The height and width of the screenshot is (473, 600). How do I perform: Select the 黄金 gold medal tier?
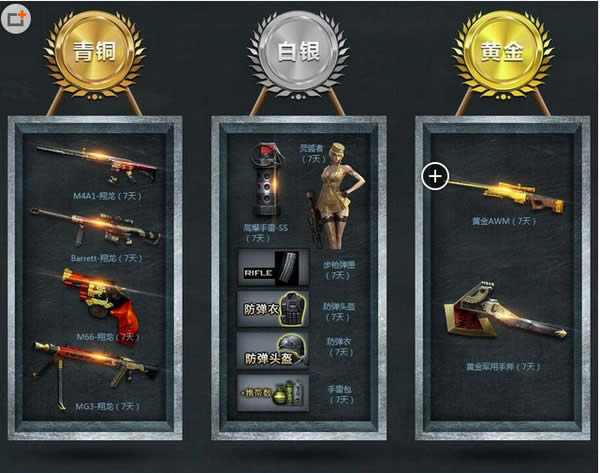point(501,52)
